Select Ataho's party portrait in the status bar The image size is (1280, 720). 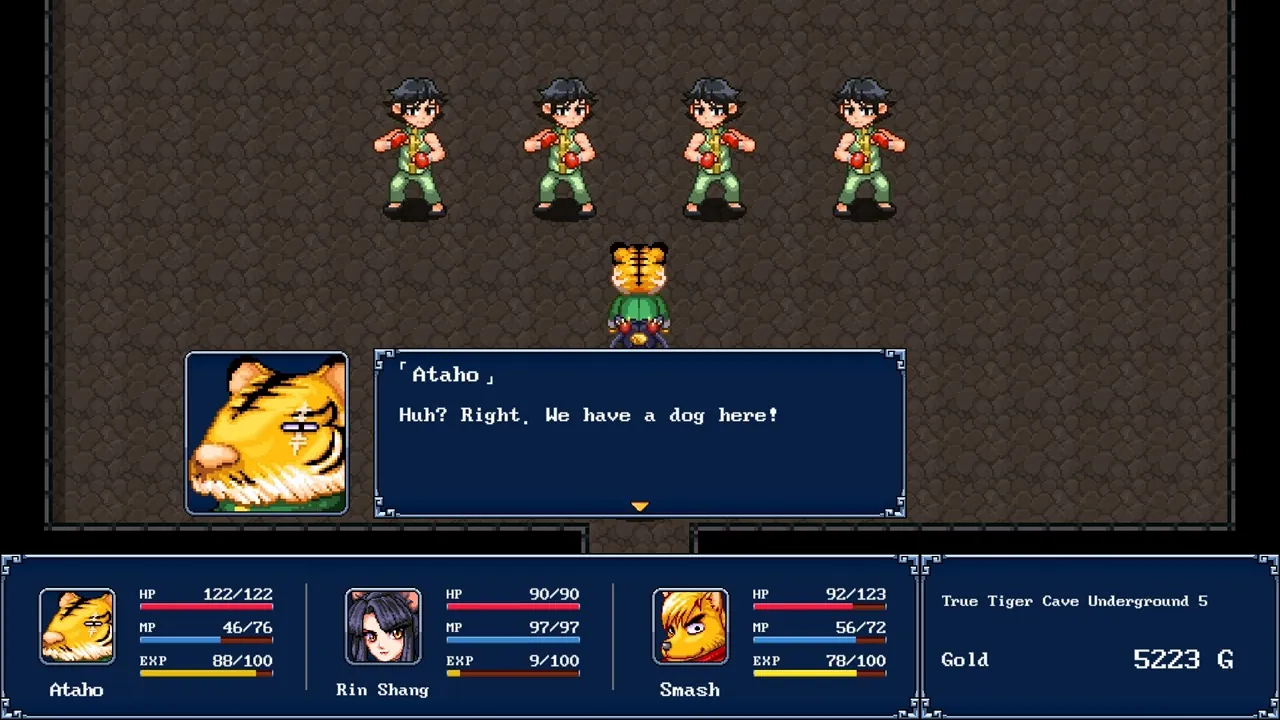pyautogui.click(x=77, y=624)
